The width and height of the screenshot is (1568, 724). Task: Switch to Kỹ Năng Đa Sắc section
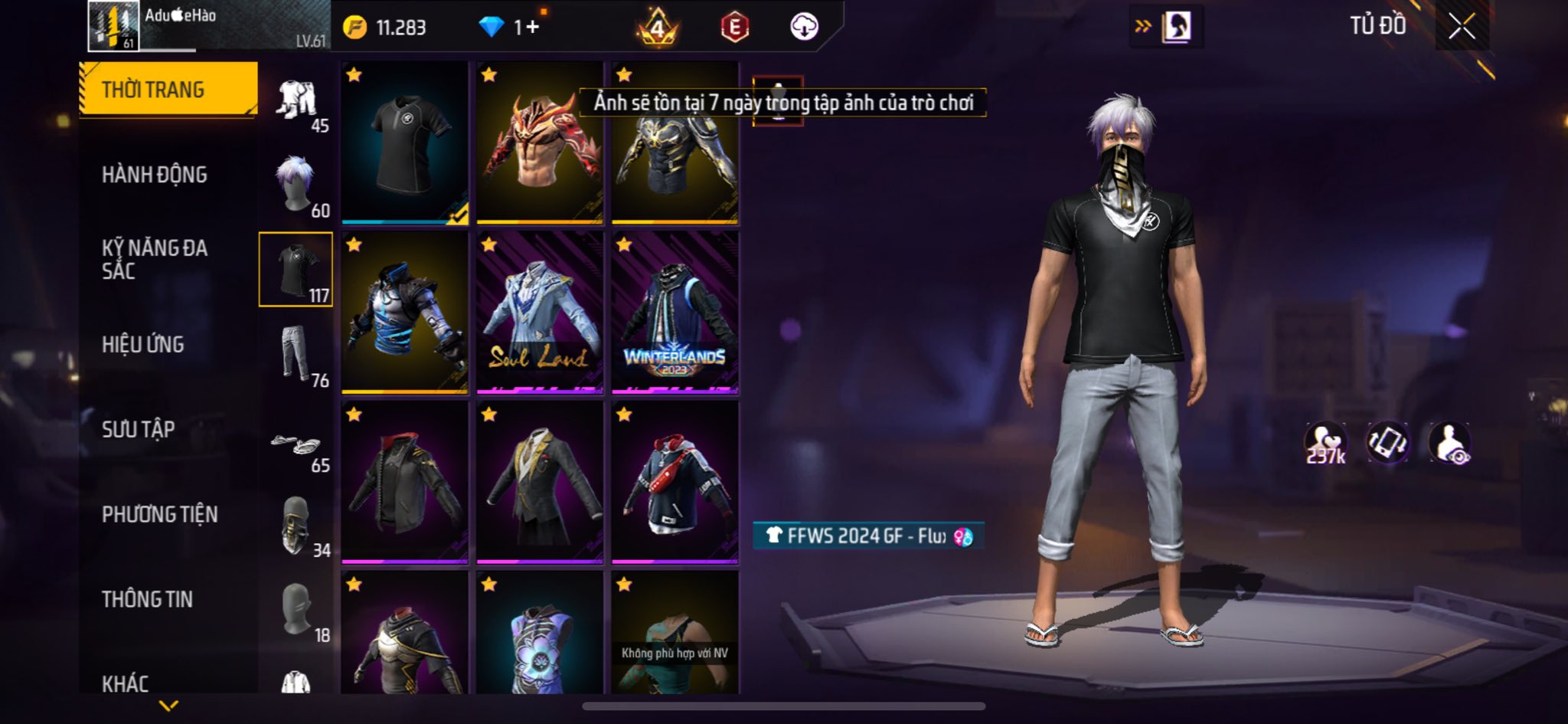(154, 259)
